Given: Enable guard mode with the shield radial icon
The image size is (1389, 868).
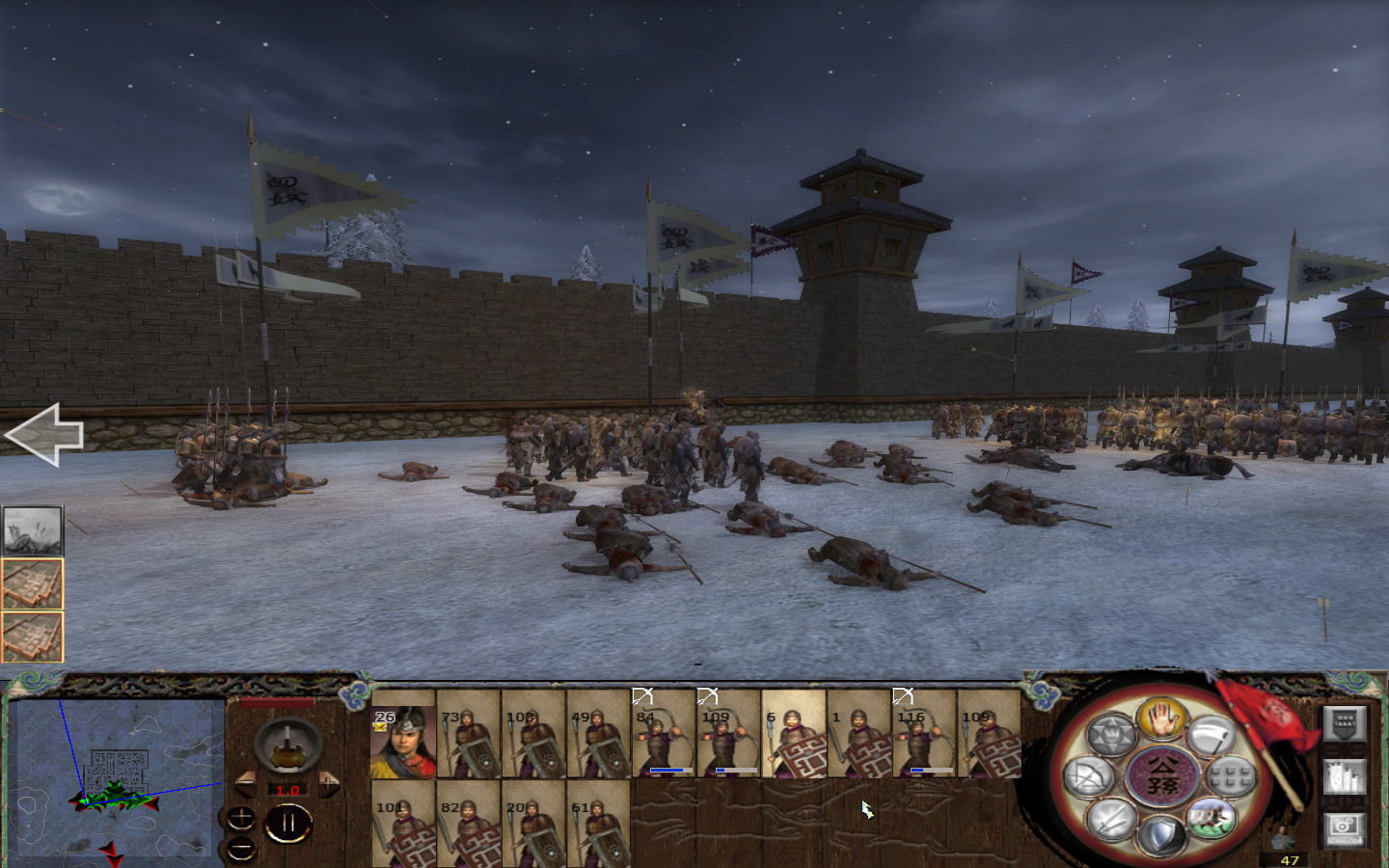Looking at the screenshot, I should (1160, 833).
